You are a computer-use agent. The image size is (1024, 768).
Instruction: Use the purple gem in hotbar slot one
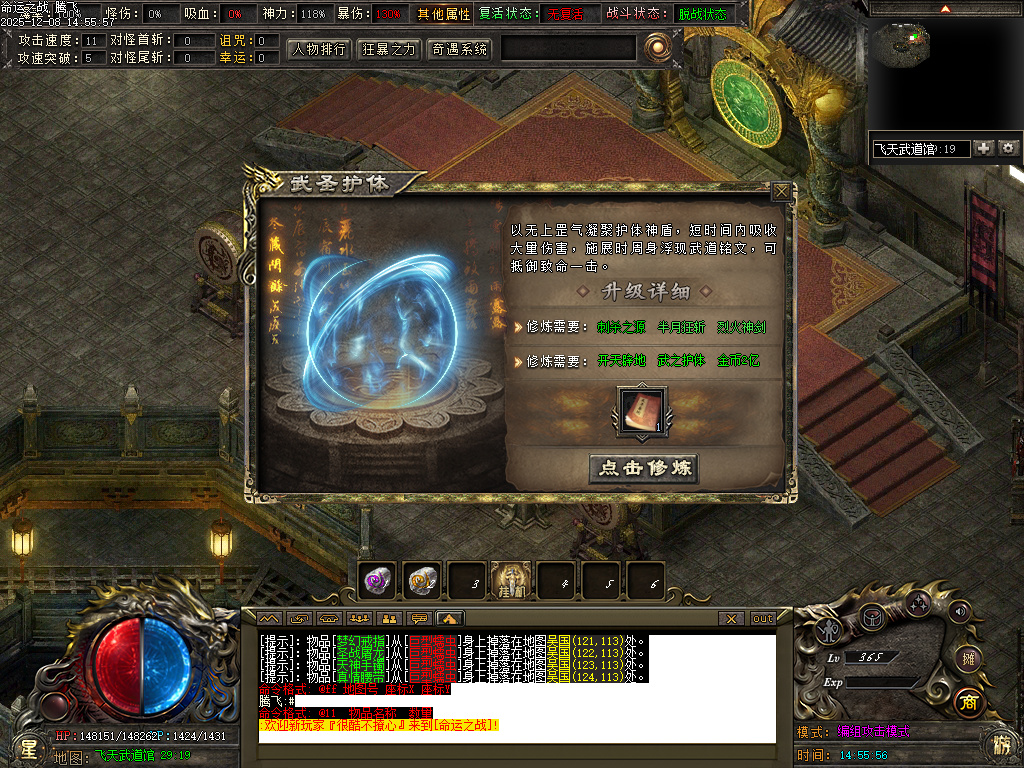377,579
